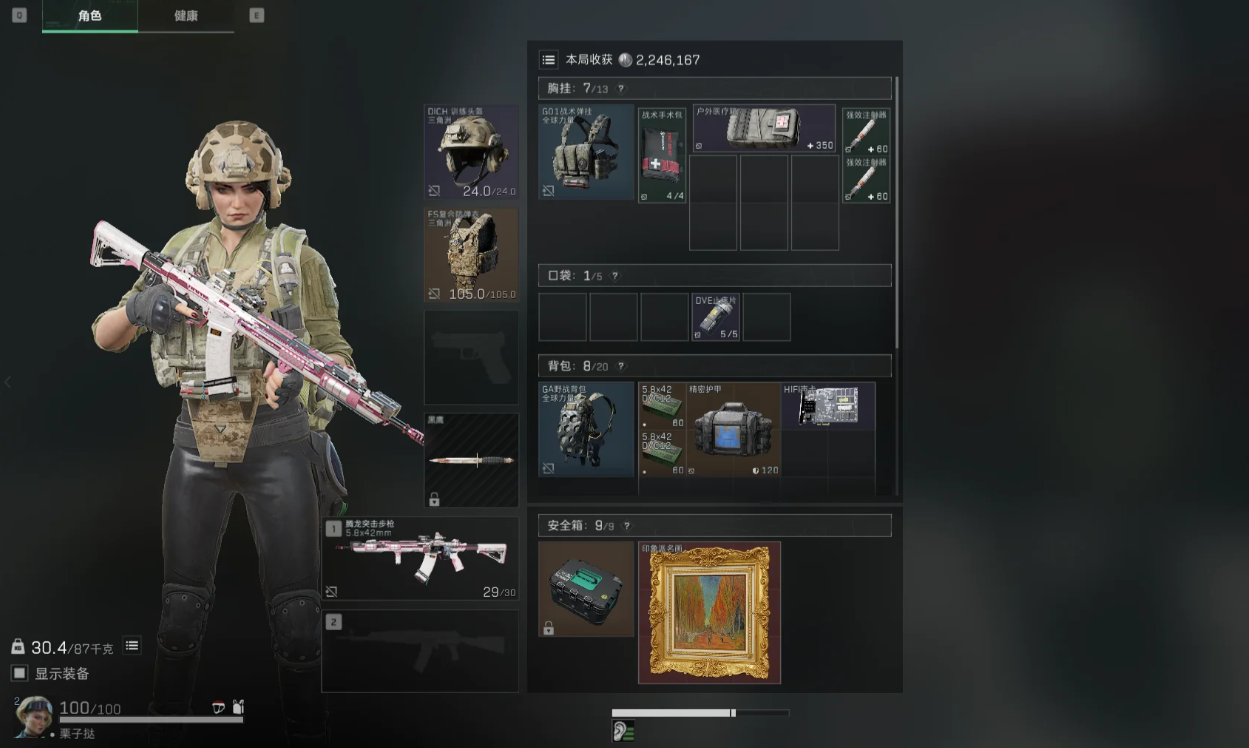
Task: Choose the gold-framed painting in the safe box
Action: pyautogui.click(x=709, y=612)
